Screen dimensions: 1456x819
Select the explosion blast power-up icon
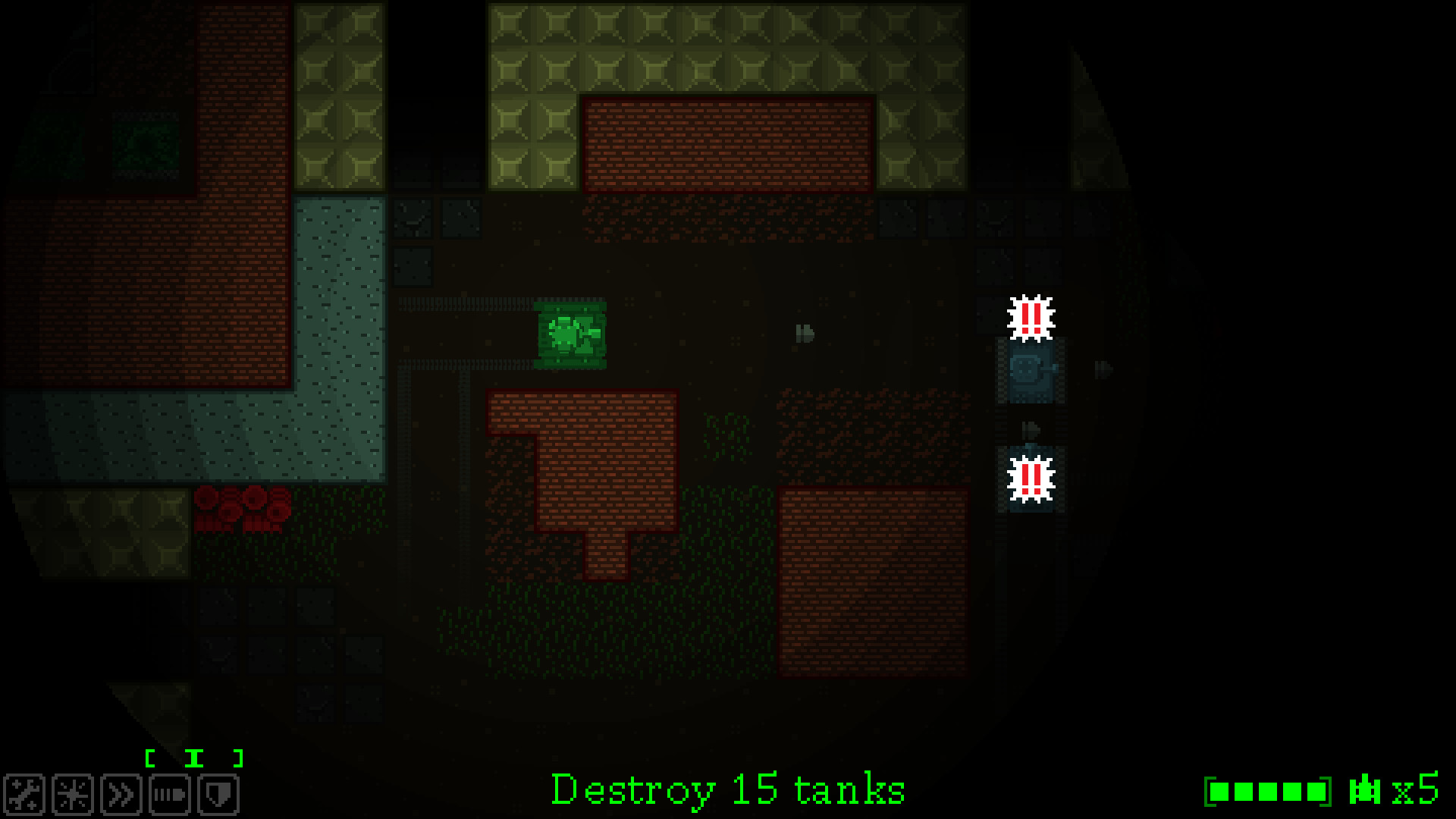(x=72, y=794)
